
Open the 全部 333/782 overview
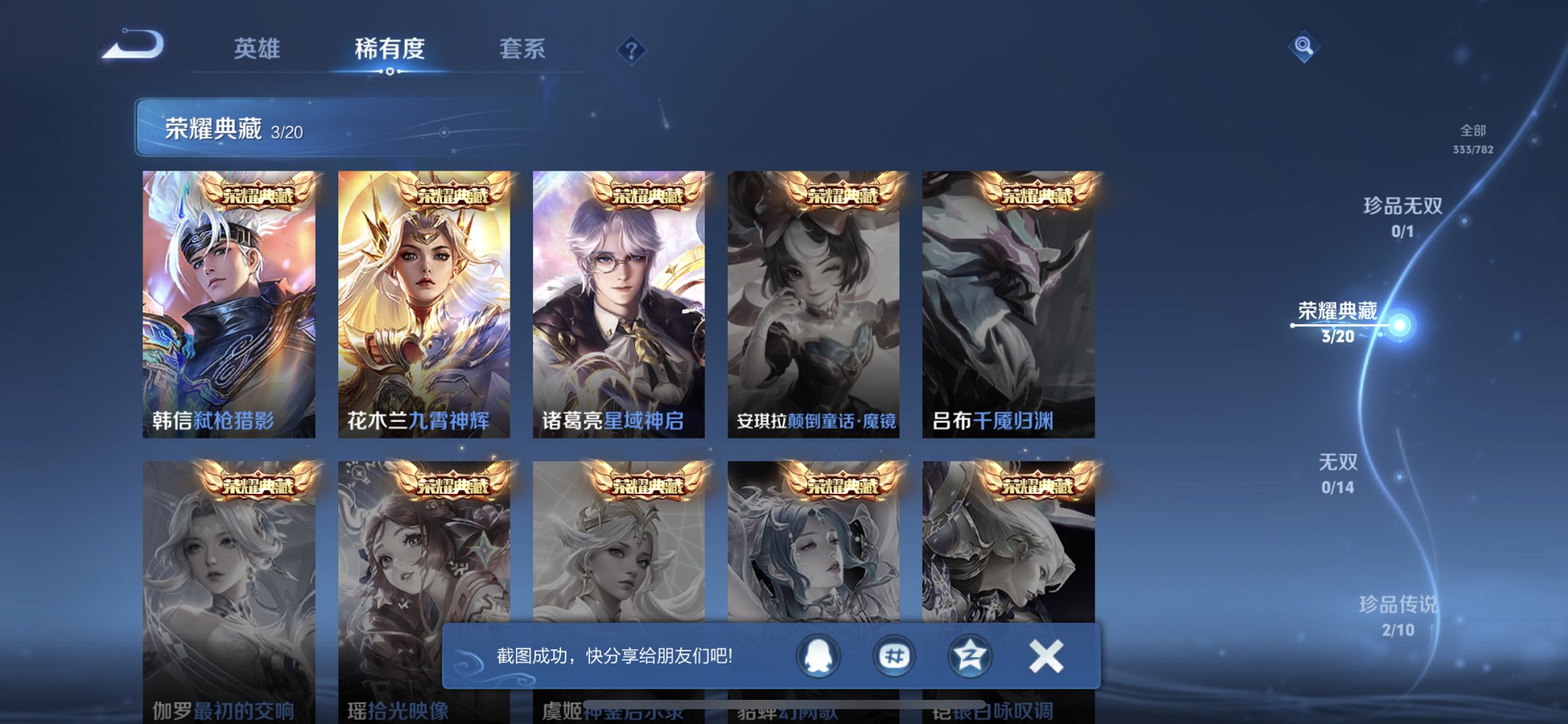pos(1473,138)
